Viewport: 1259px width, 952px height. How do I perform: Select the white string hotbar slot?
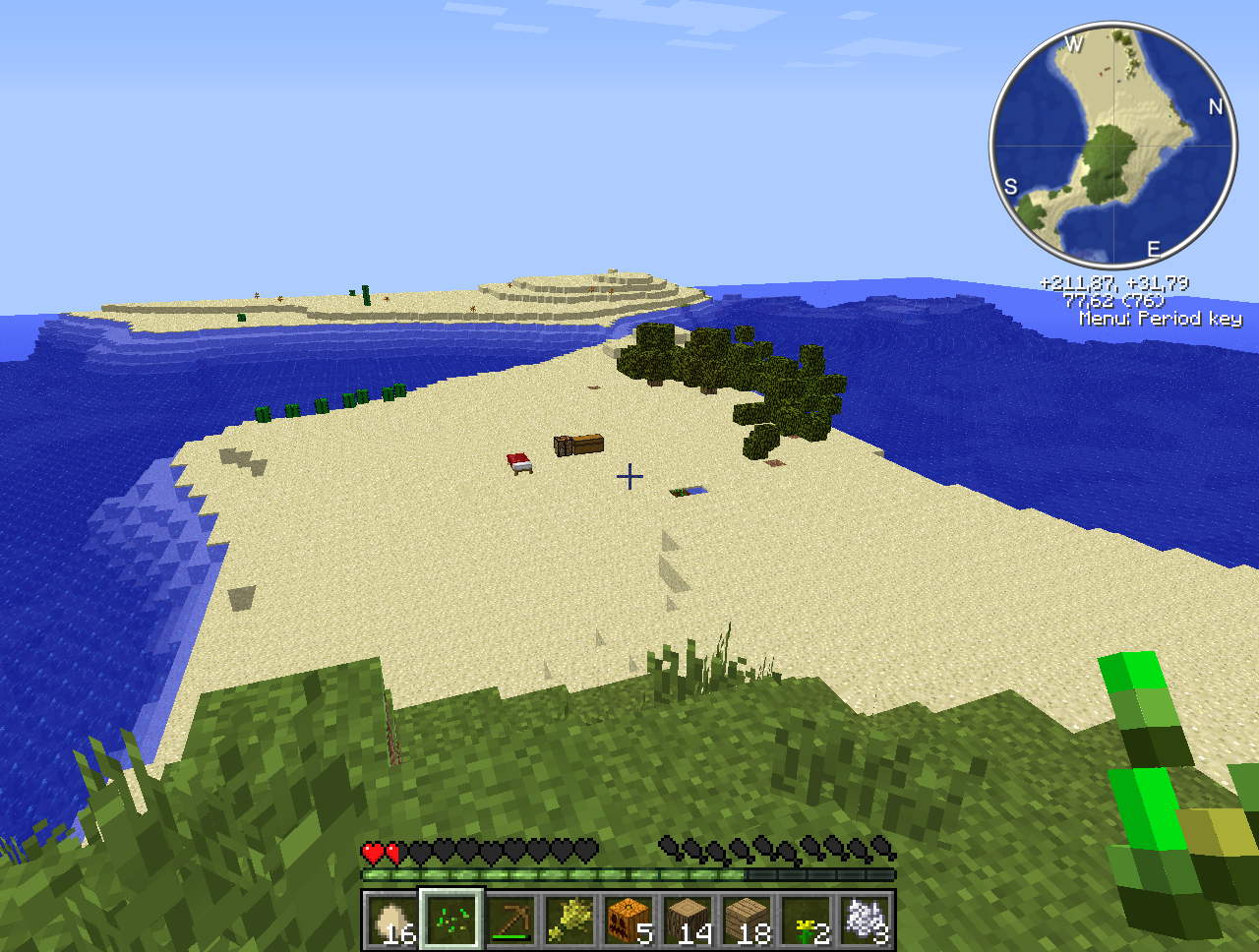tap(865, 921)
